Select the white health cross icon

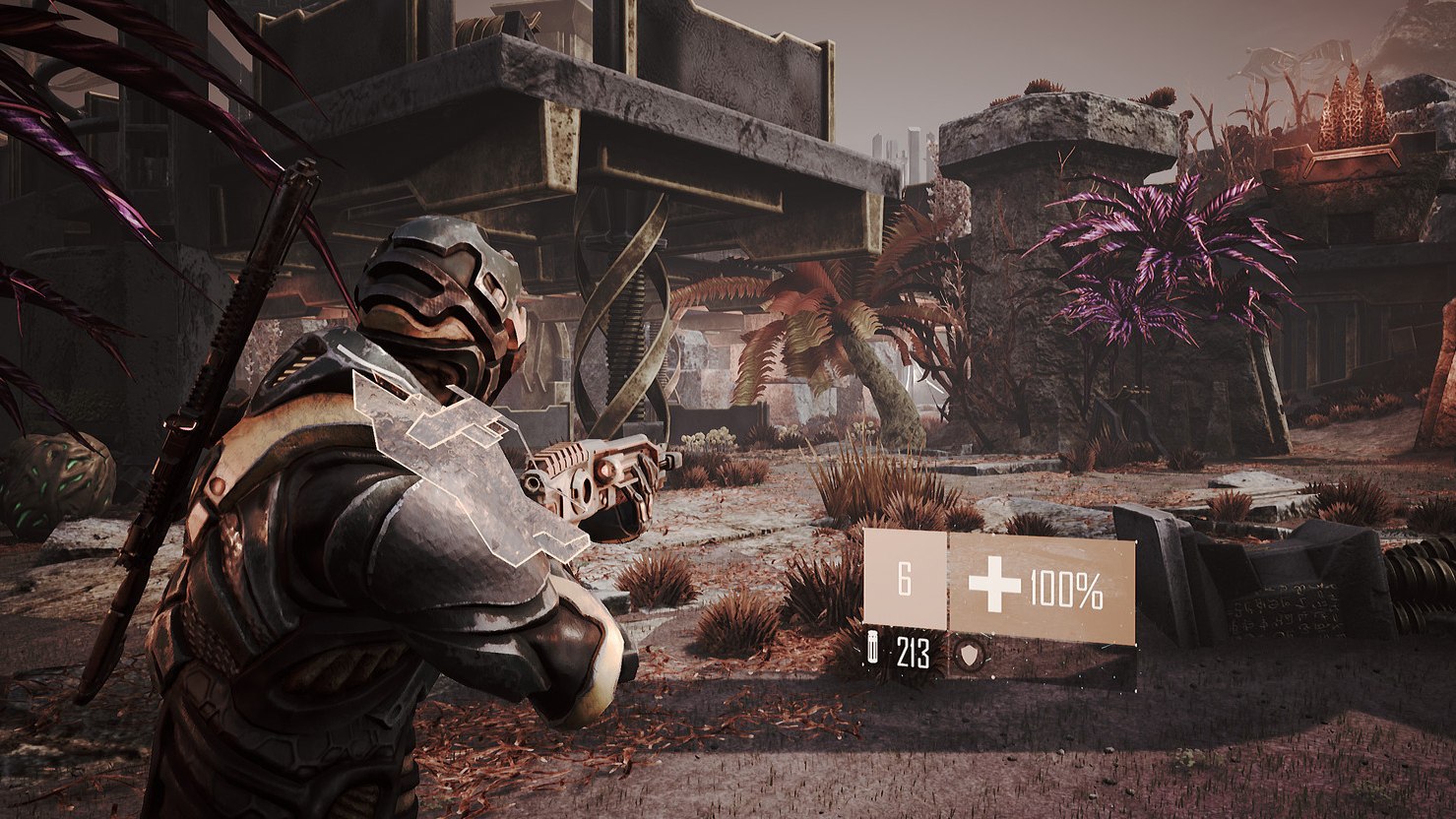point(994,590)
